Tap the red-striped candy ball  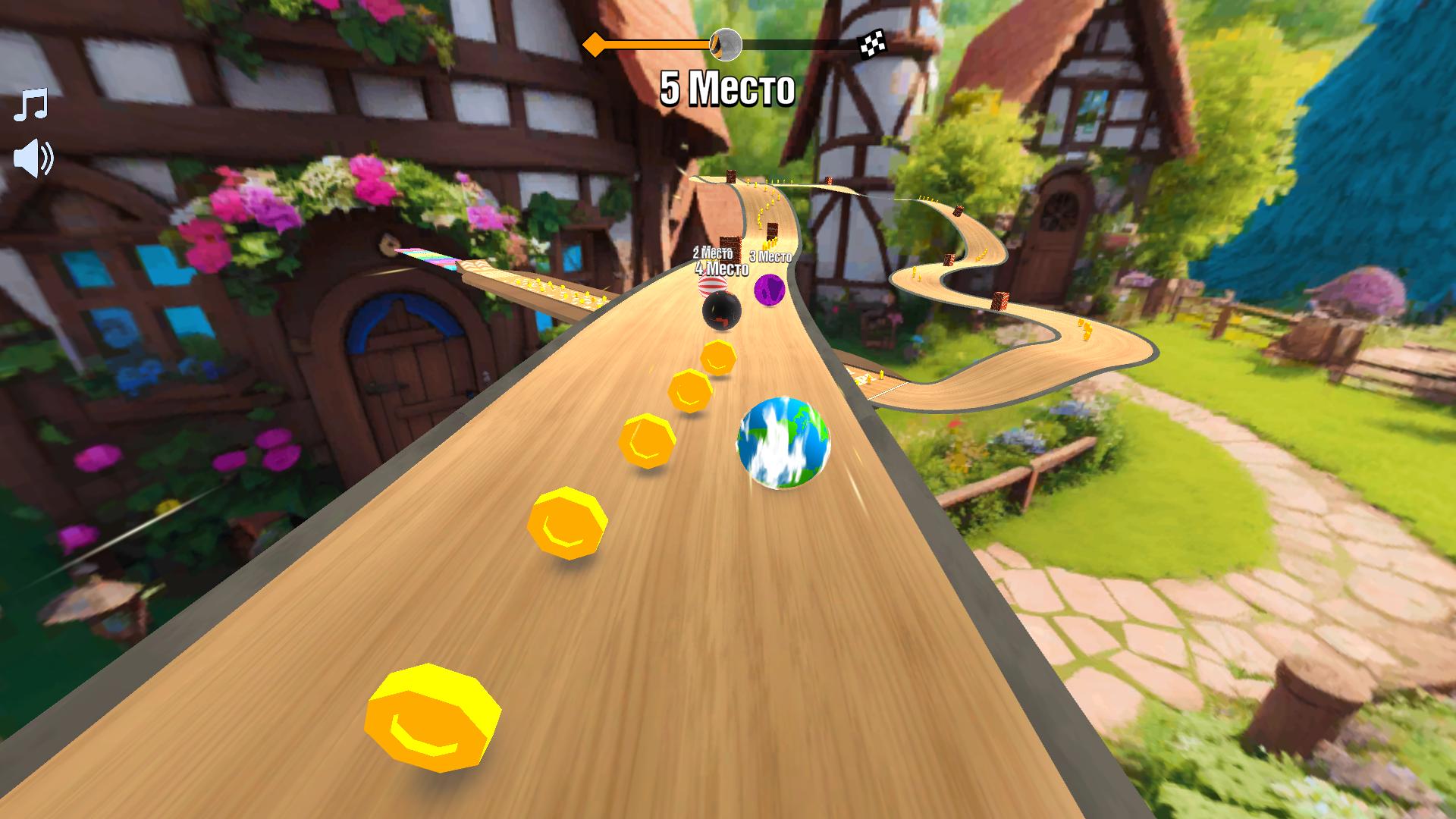point(711,286)
